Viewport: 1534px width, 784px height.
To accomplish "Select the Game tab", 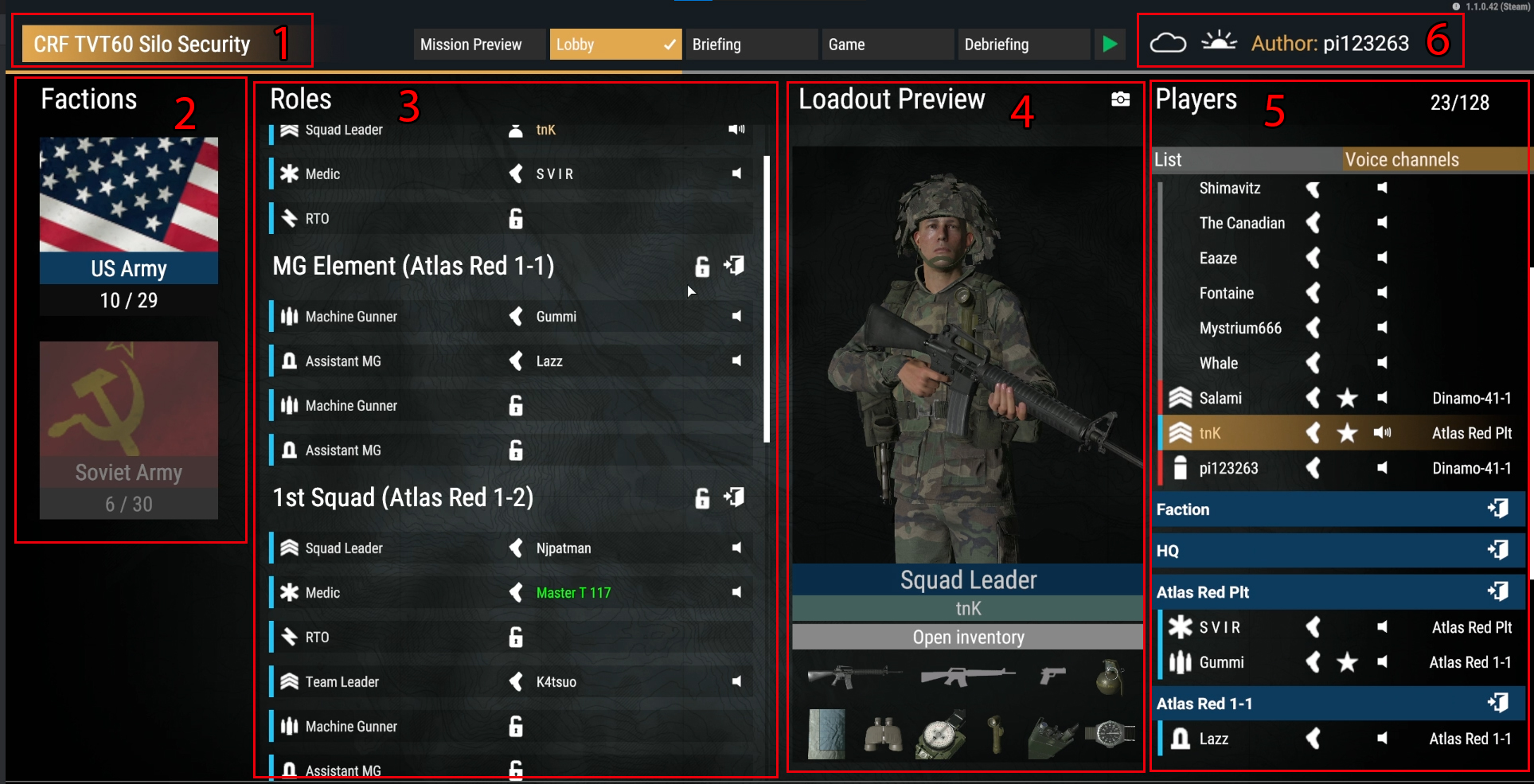I will click(x=887, y=45).
